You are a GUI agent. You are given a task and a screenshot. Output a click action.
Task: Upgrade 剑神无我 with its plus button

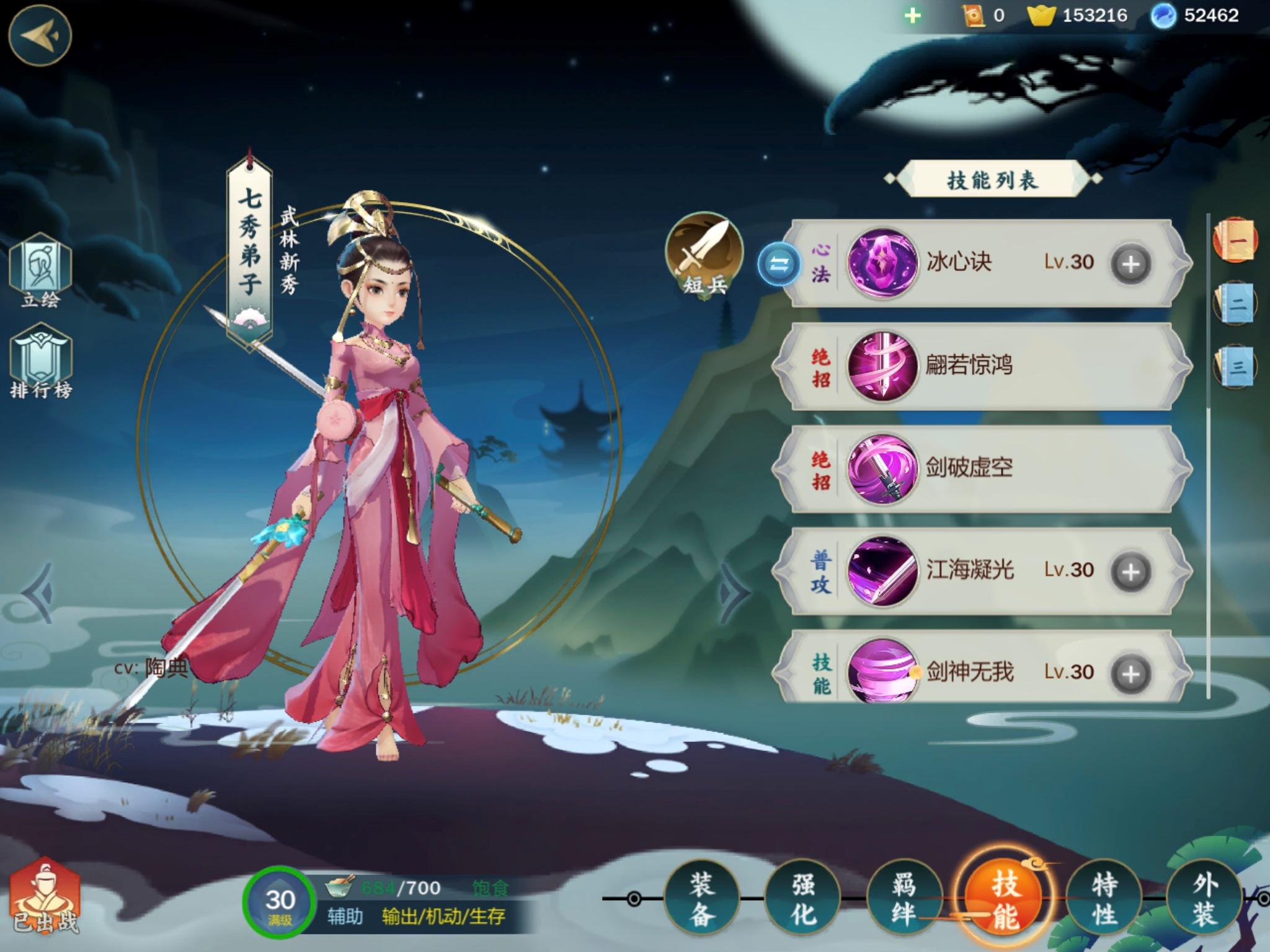[x=1130, y=673]
